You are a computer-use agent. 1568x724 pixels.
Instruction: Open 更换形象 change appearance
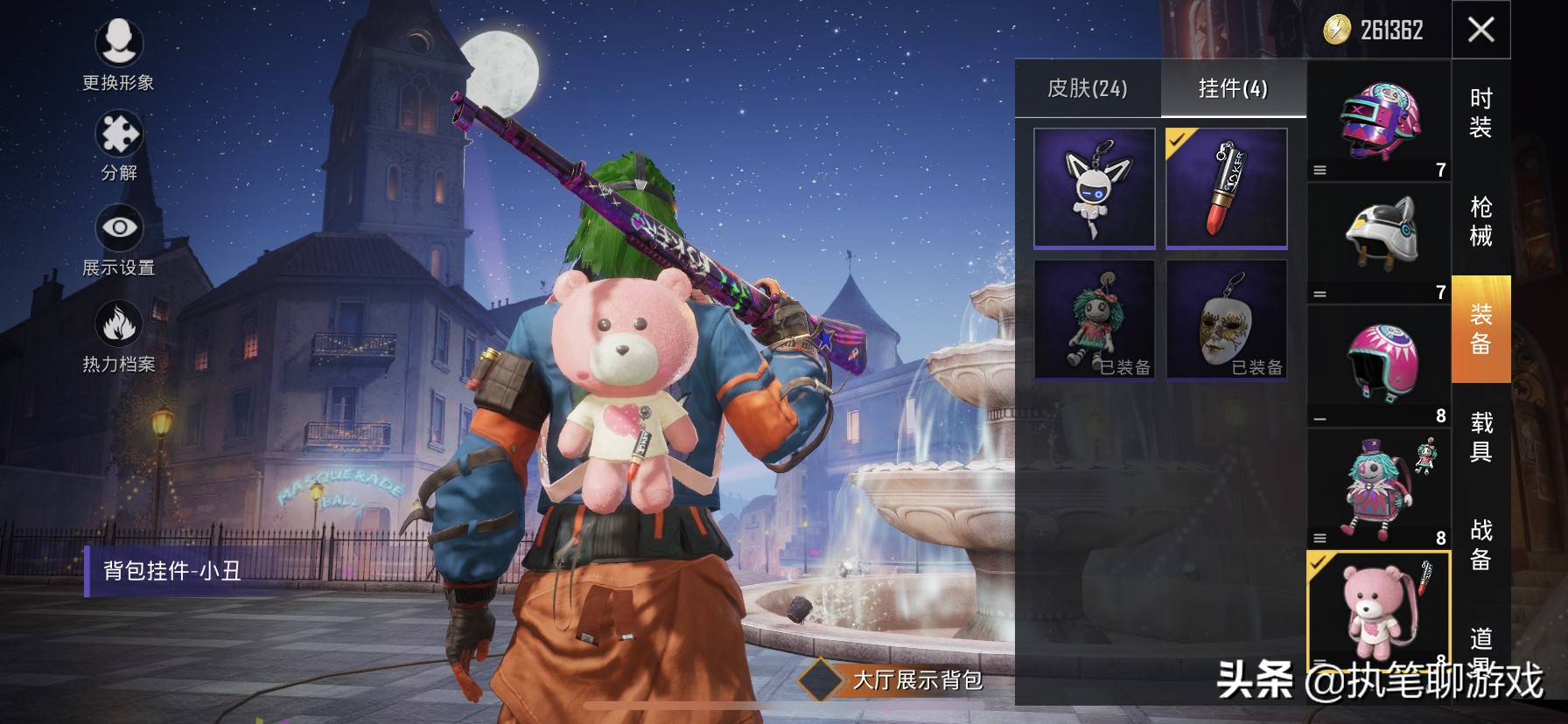click(x=119, y=52)
